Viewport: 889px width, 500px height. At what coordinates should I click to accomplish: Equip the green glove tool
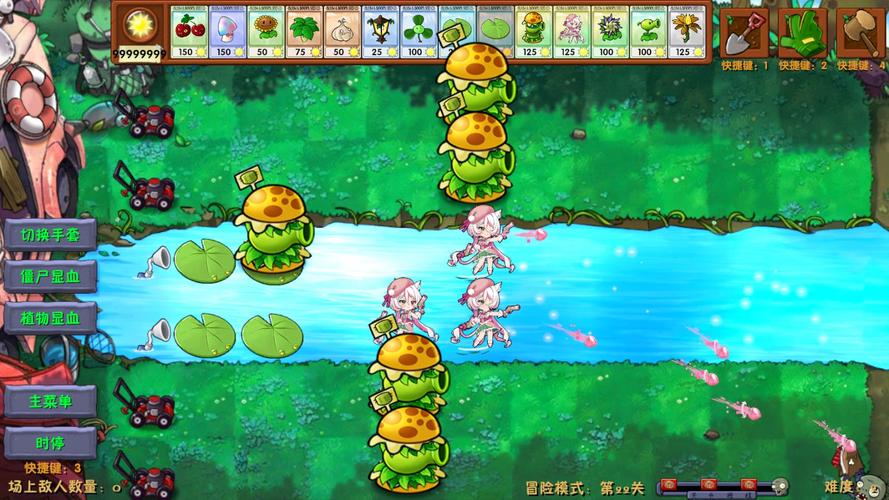coord(802,32)
